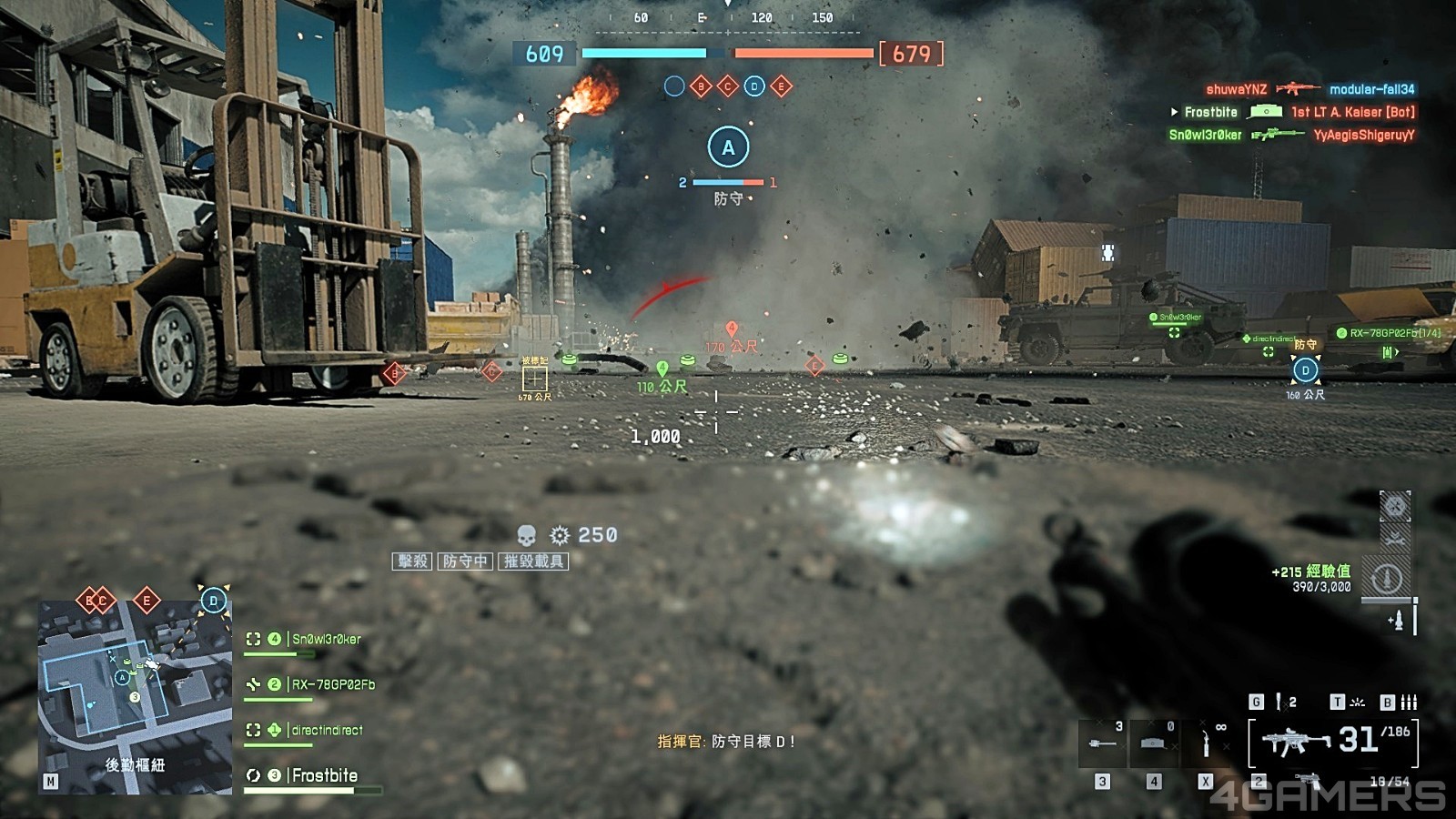
Task: Select the melee knife slot
Action: 1207,743
